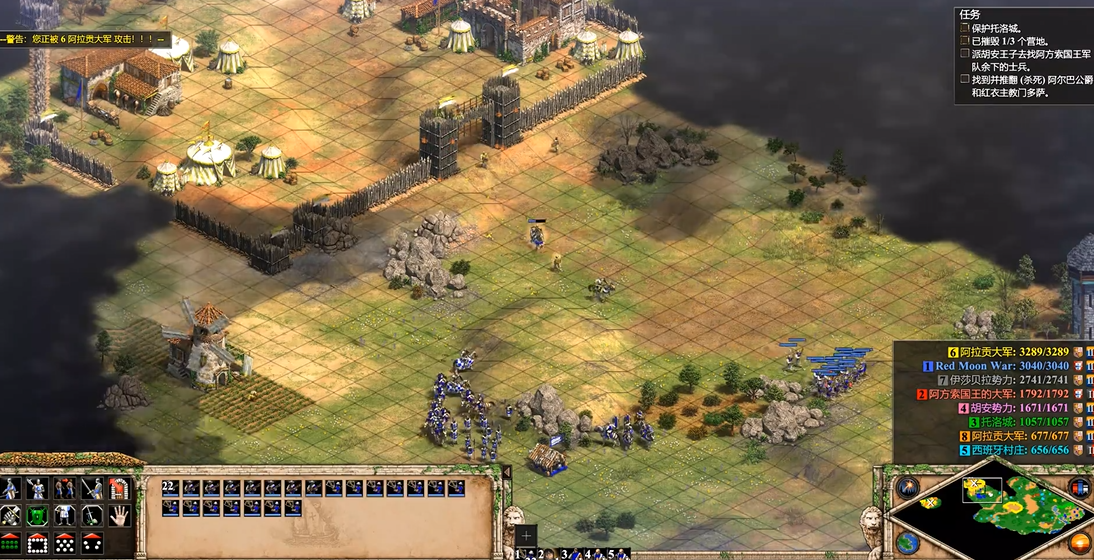
Task: Click the orange sunset minimap button
Action: 1079,541
